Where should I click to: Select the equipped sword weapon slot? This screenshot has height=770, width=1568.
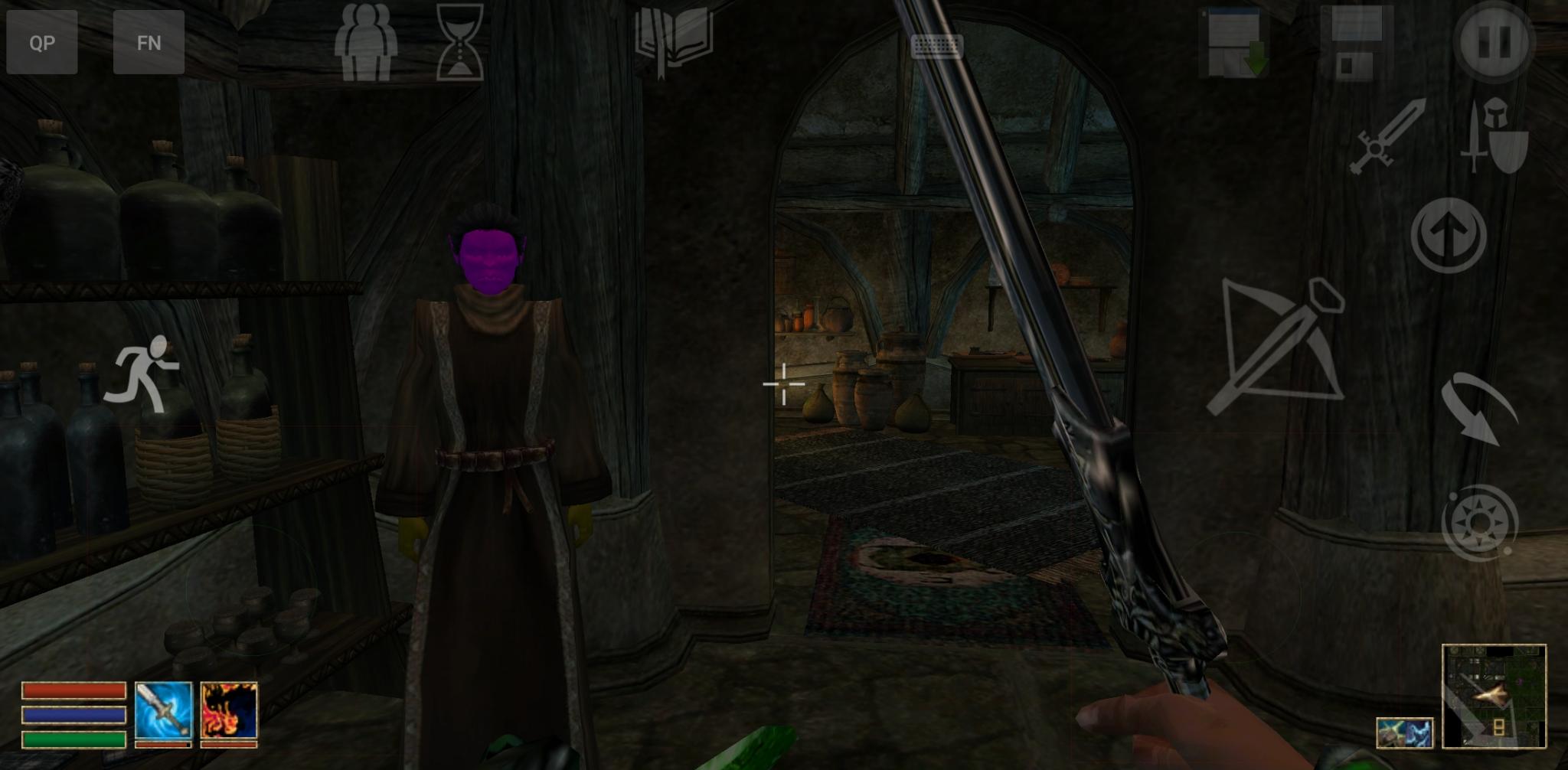[x=163, y=712]
